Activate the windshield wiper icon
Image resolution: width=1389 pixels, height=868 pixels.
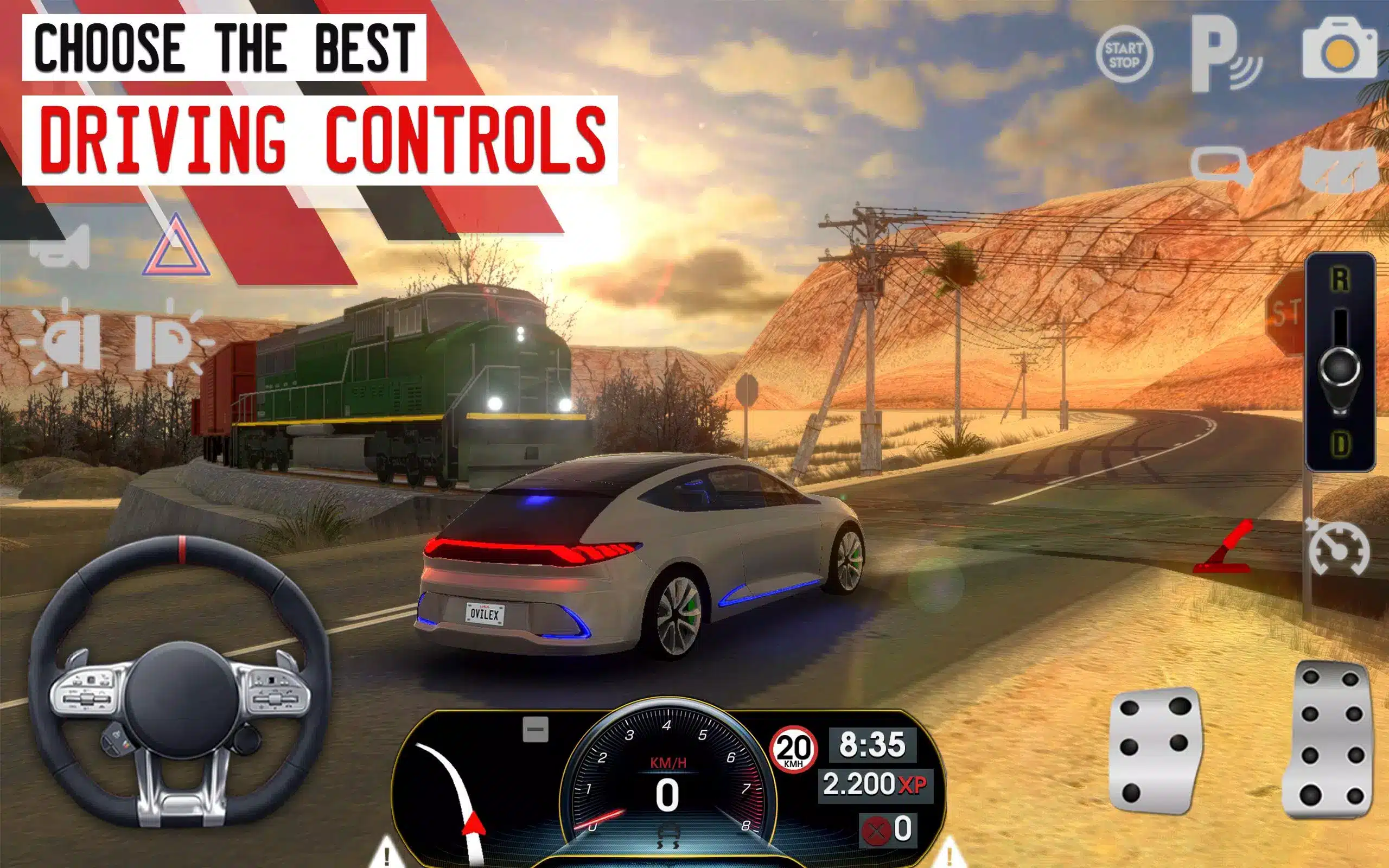coord(1340,169)
